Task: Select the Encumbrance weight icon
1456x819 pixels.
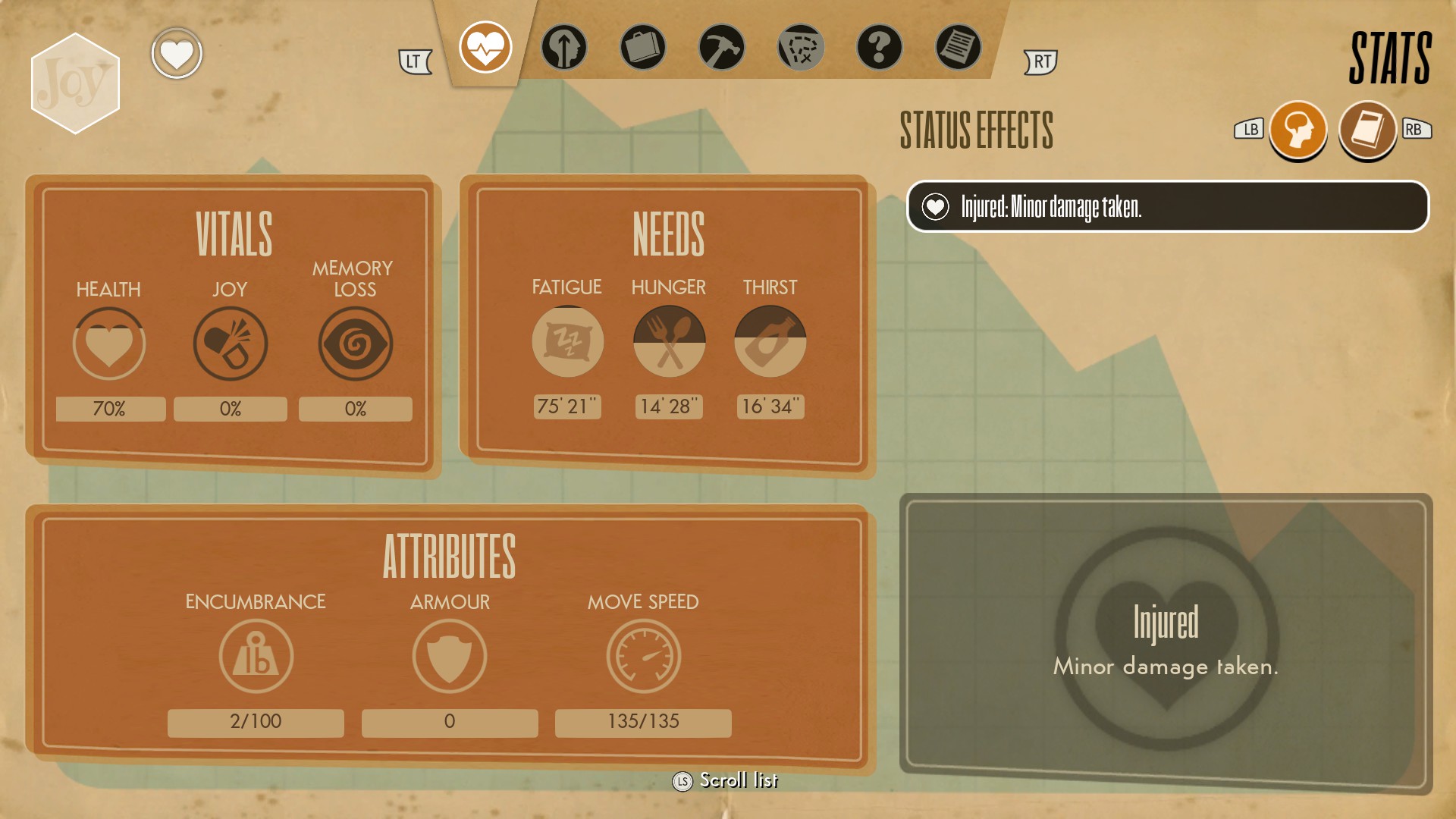Action: (x=256, y=656)
